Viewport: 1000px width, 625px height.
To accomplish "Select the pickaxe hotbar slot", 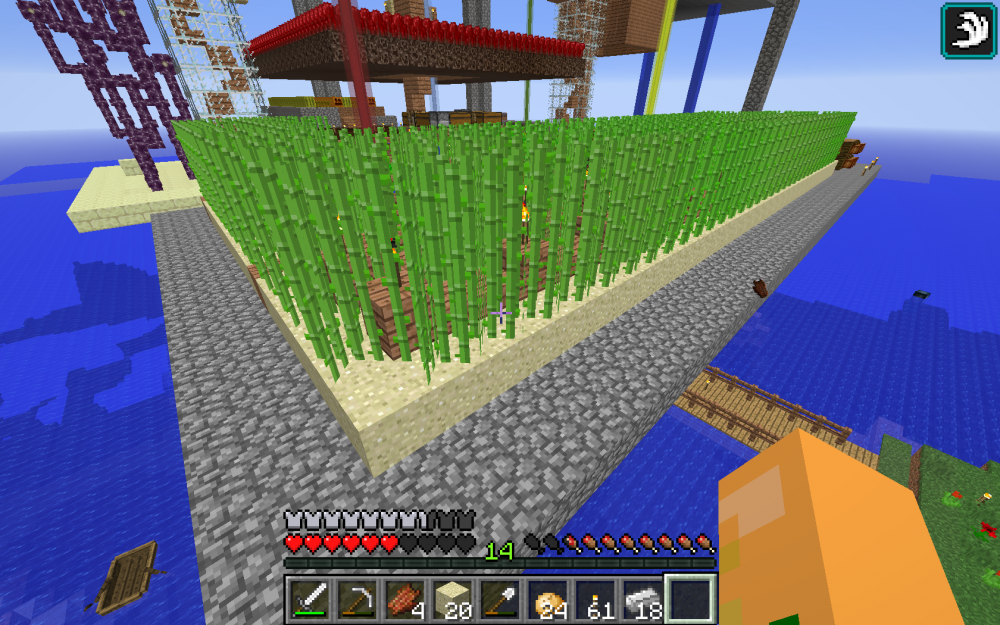I will (355, 600).
